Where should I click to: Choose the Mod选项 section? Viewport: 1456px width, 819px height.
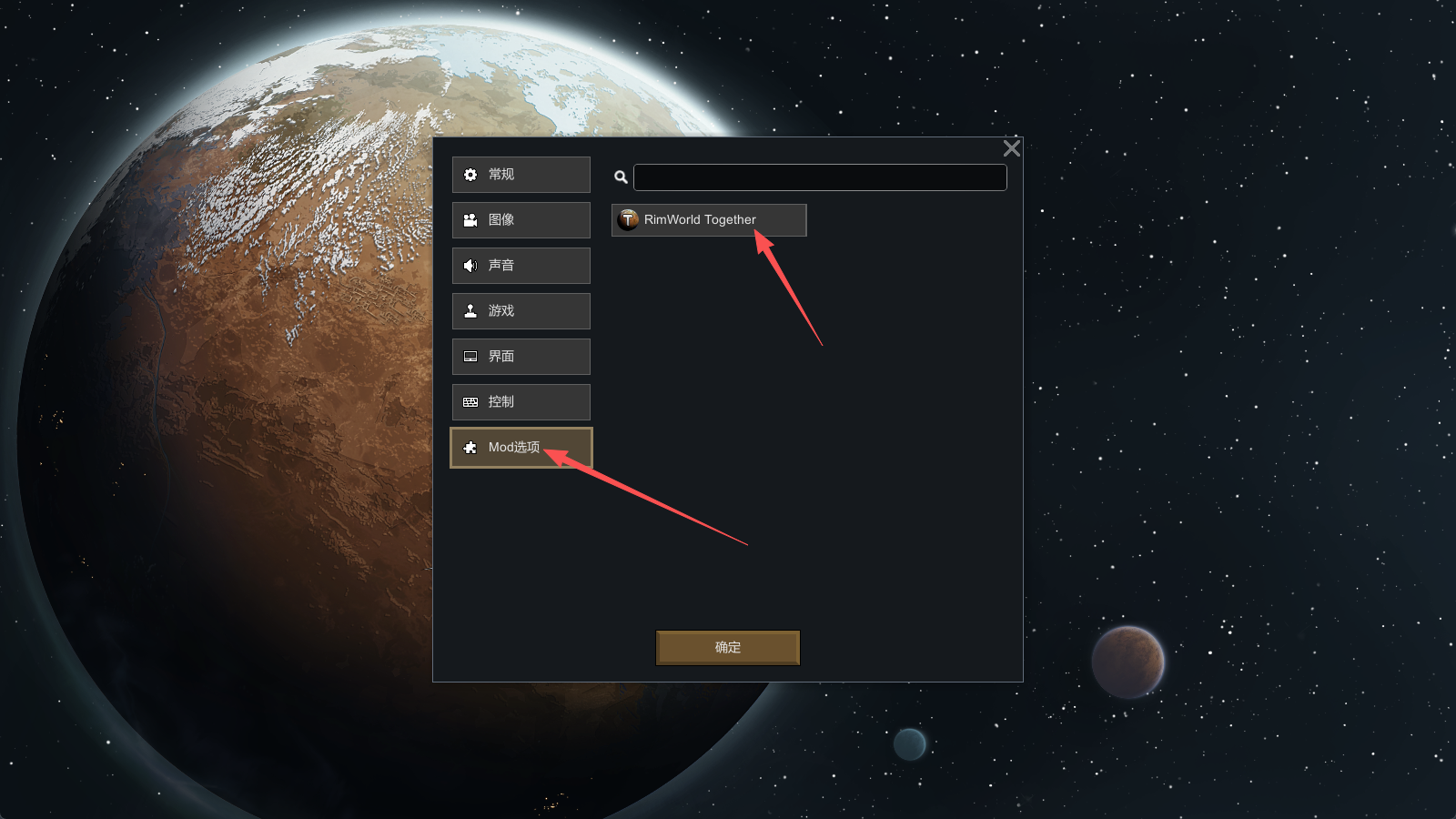[x=521, y=448]
